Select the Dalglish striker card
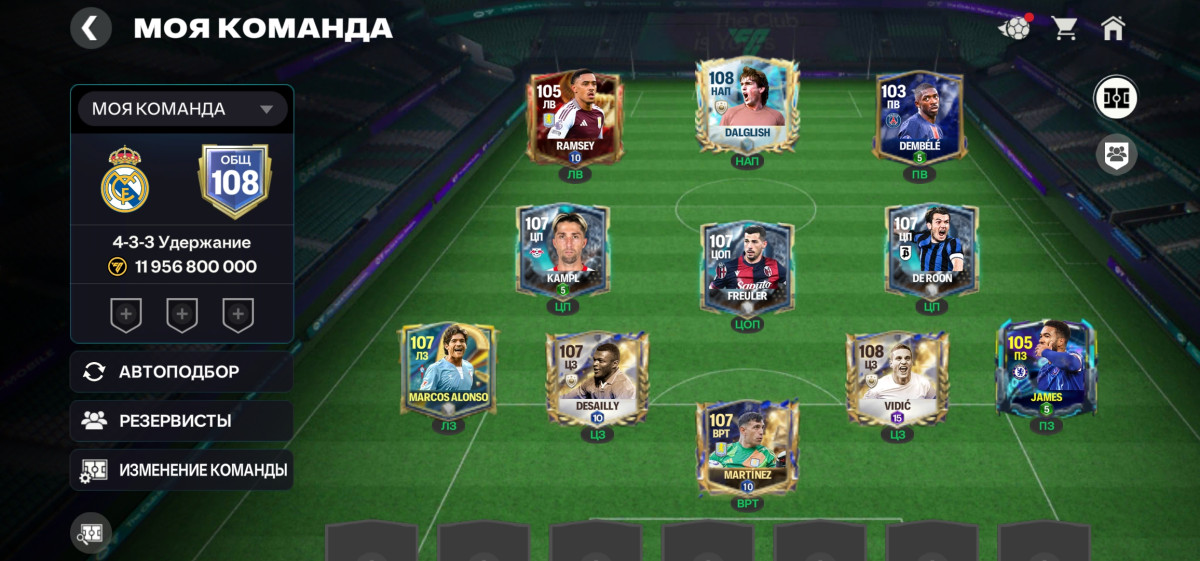1200x561 pixels. [748, 106]
